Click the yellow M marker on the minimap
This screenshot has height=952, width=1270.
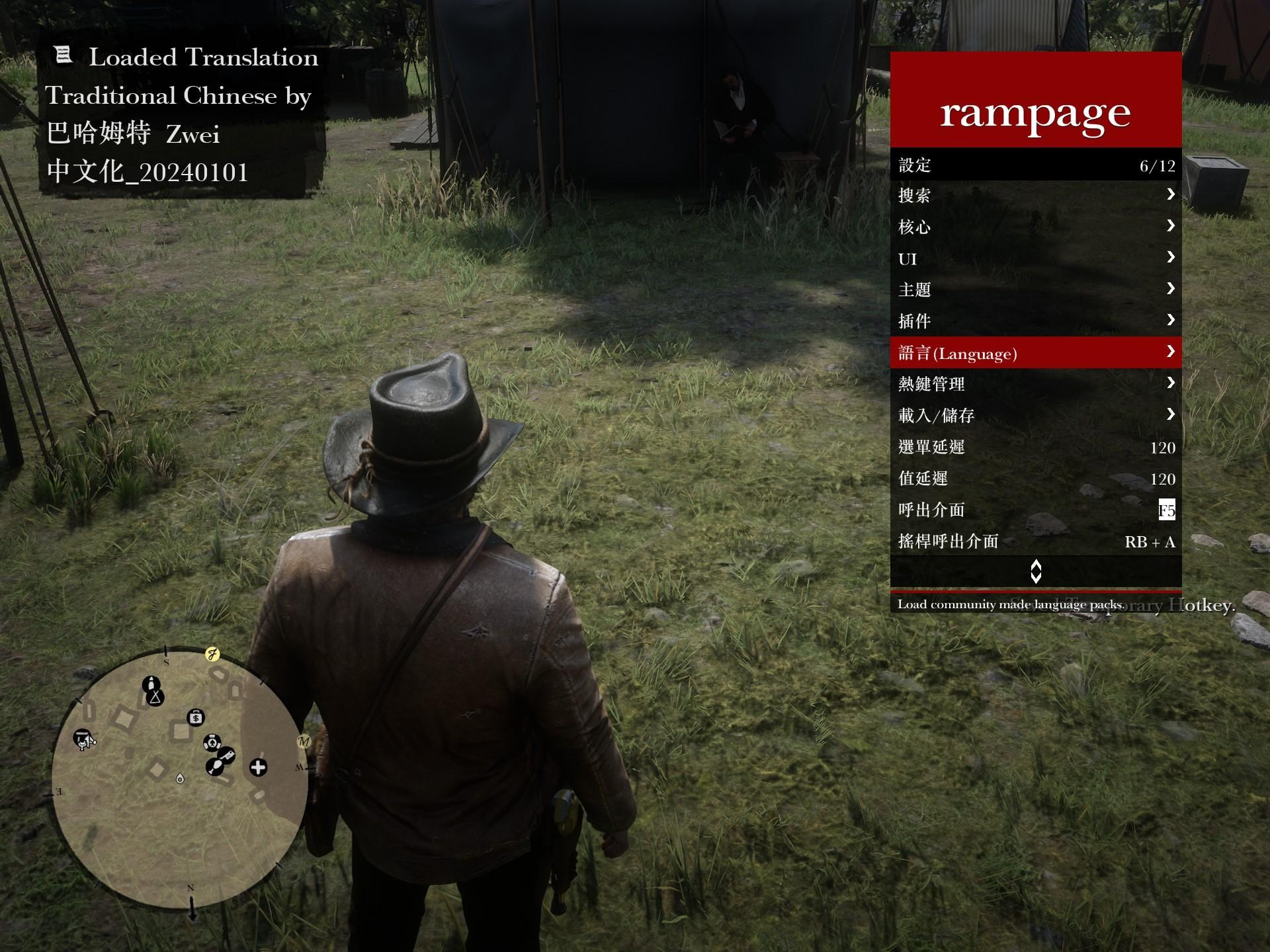click(x=304, y=741)
